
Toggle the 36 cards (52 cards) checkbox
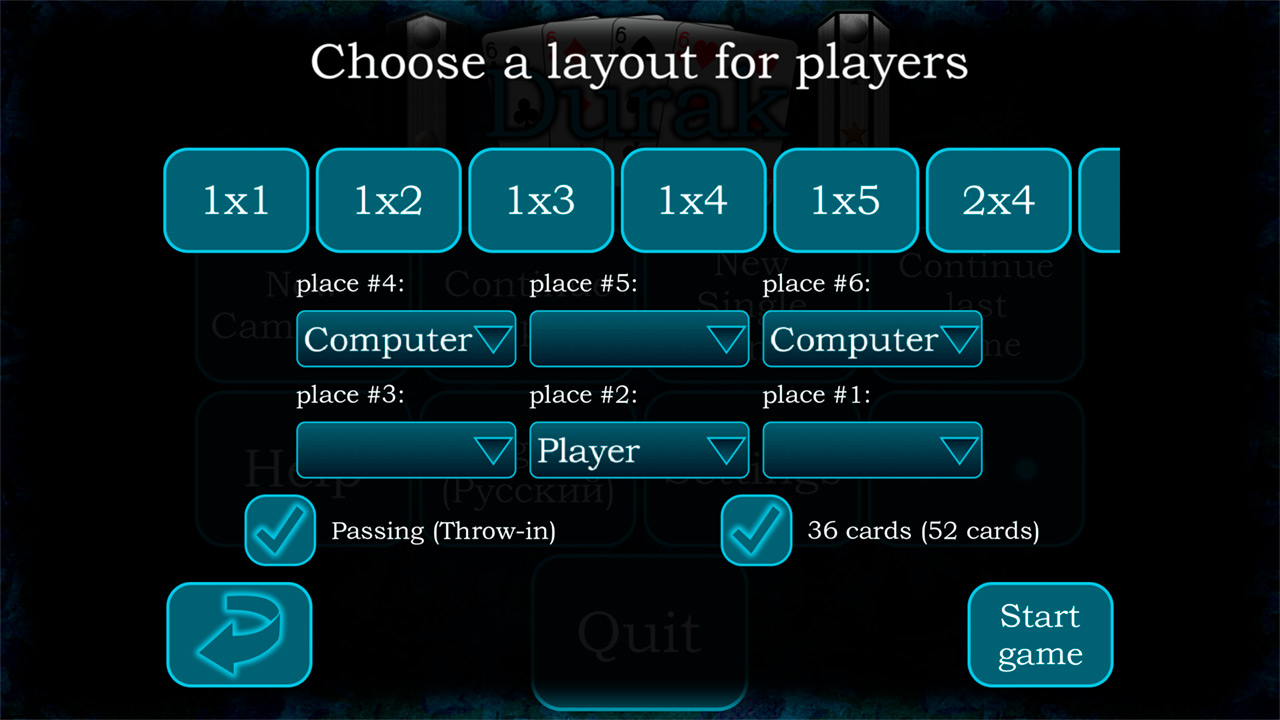756,530
